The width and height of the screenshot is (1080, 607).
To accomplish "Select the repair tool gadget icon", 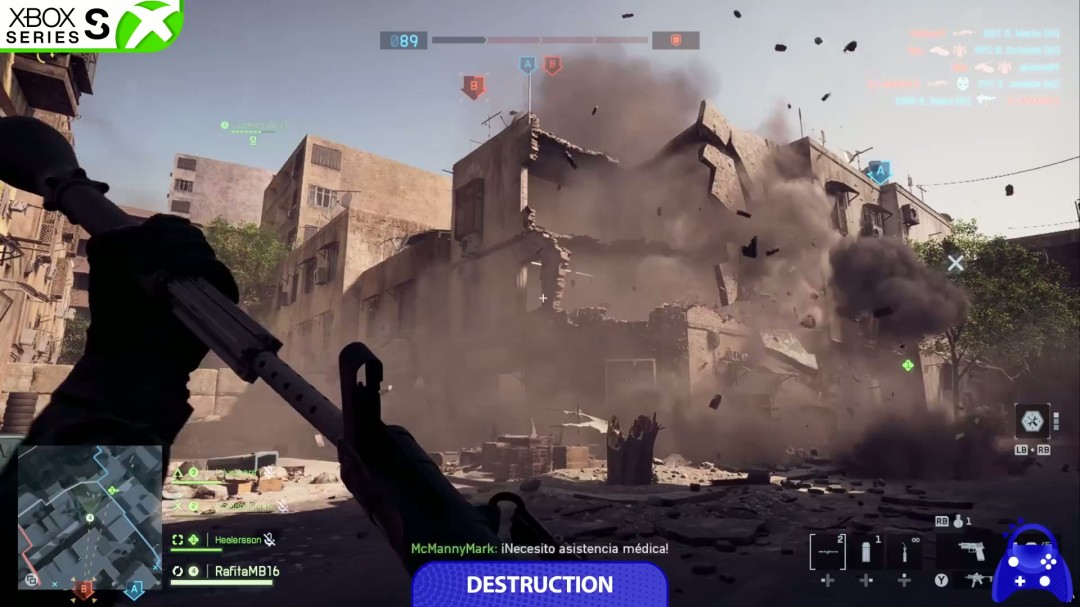I will click(x=1032, y=420).
